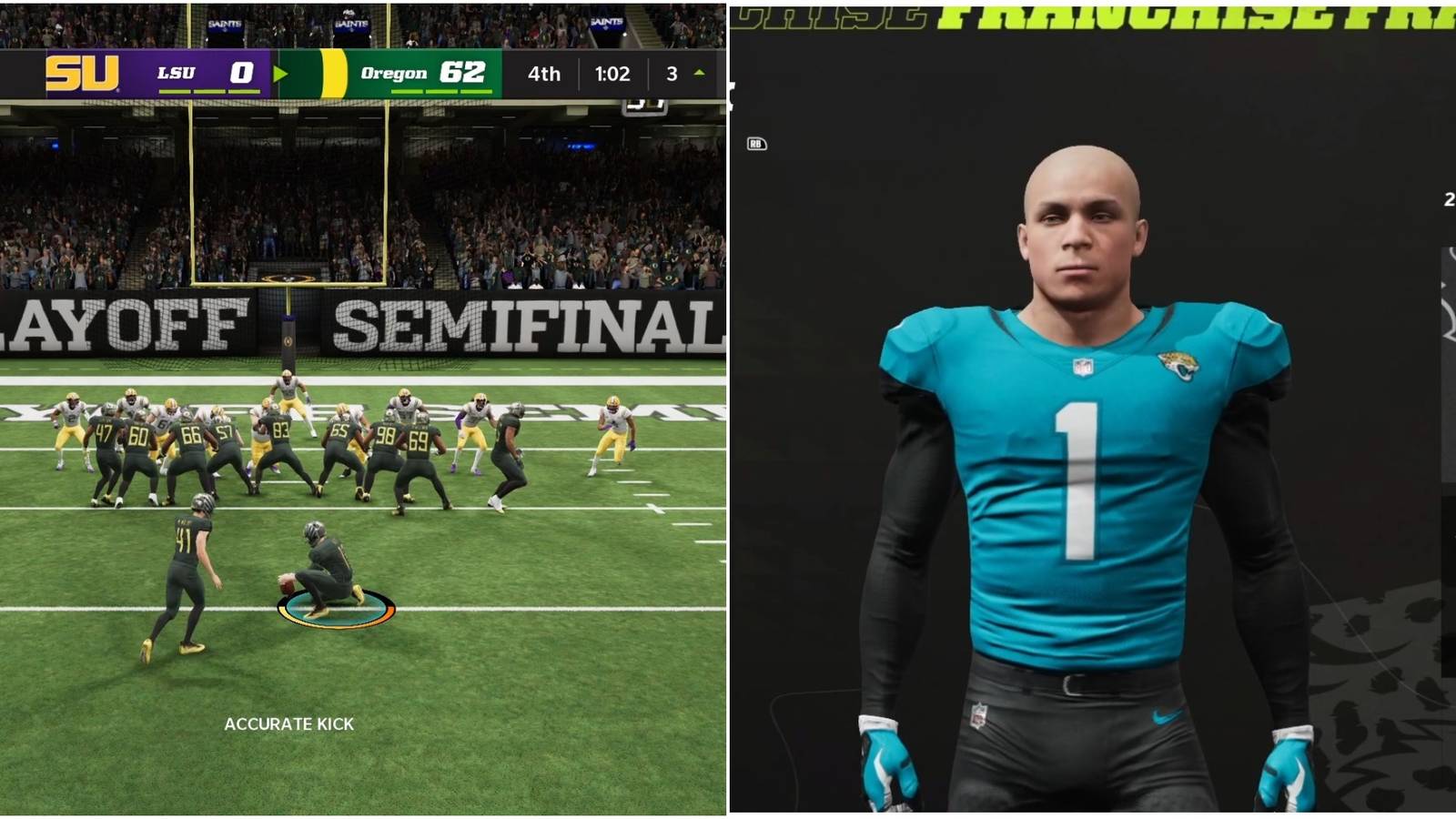Click the NFL shield logo on the jersey
This screenshot has height=819, width=1456.
[1084, 366]
